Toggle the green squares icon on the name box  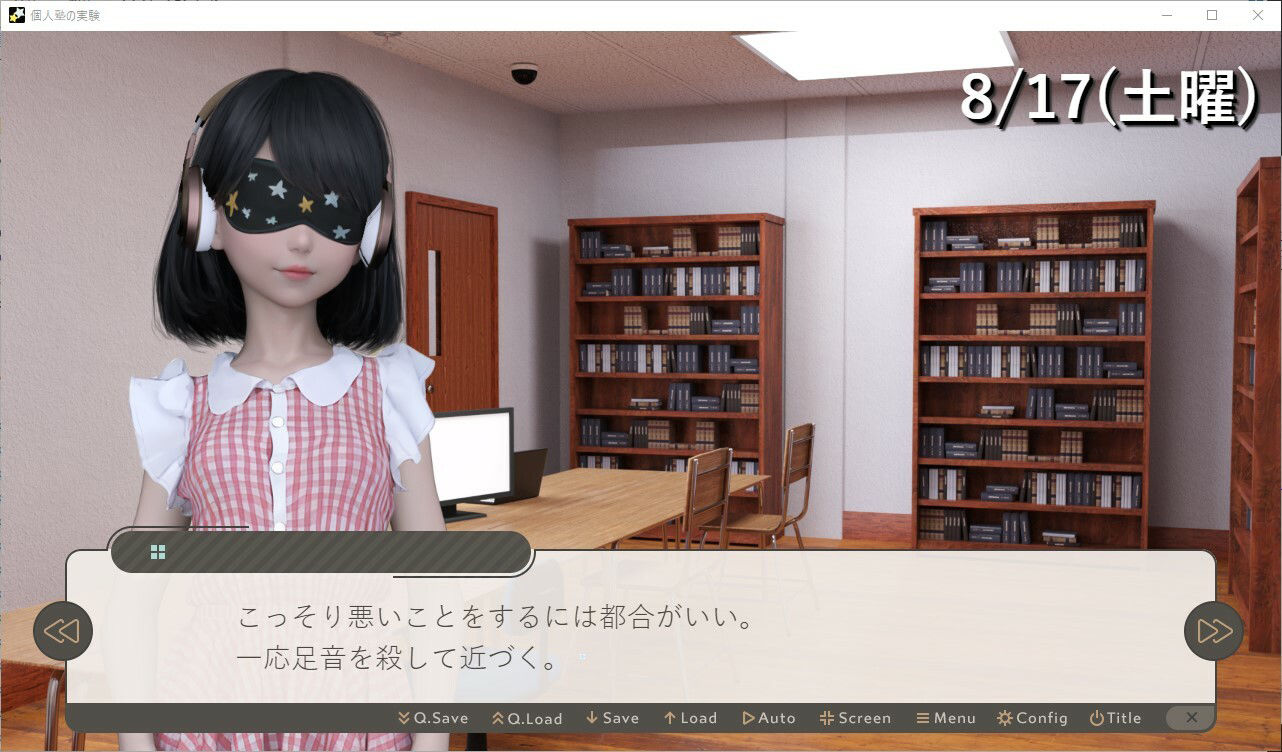coord(156,551)
